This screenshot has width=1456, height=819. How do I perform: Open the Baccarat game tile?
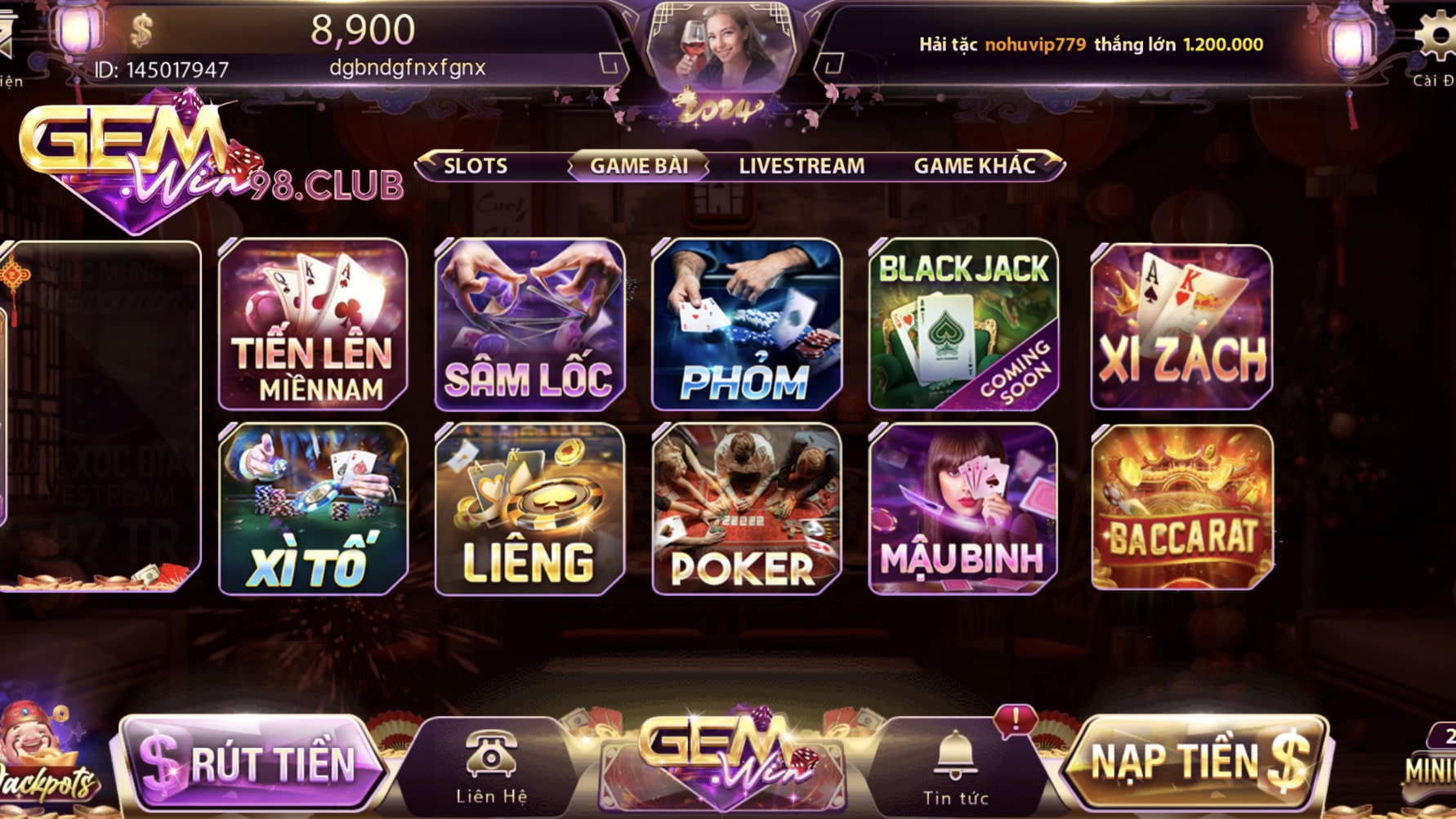tap(1181, 508)
